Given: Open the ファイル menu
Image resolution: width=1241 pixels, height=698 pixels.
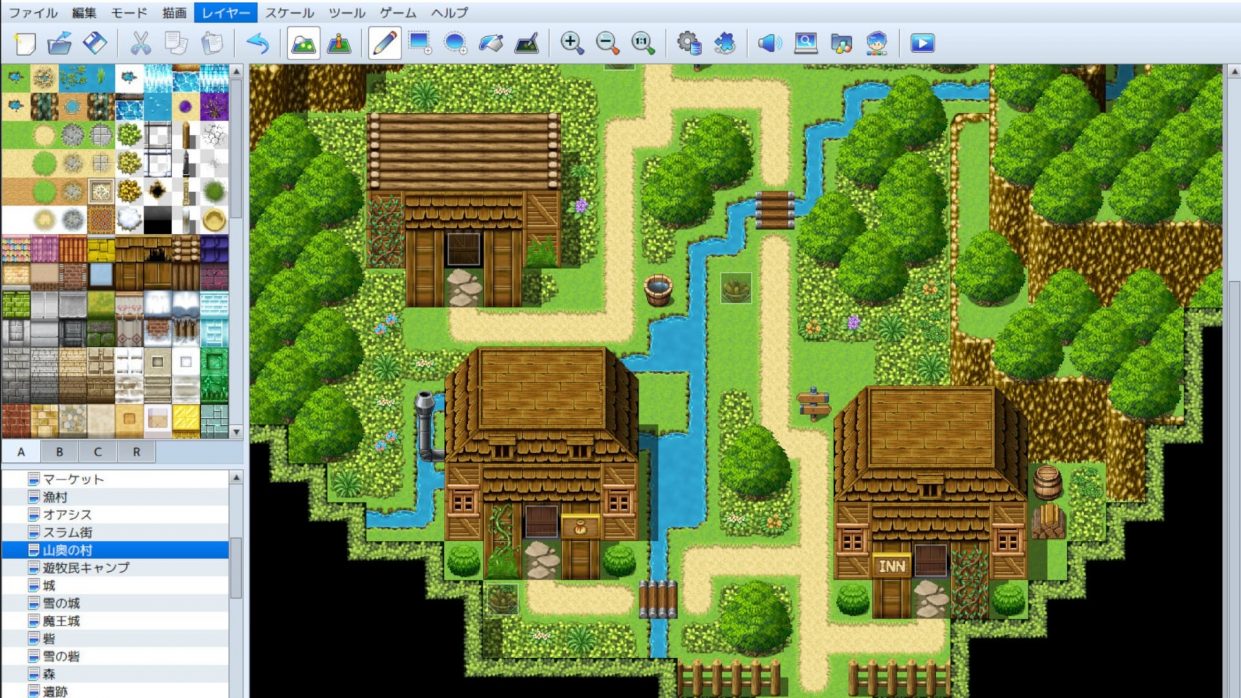Looking at the screenshot, I should pyautogui.click(x=33, y=13).
